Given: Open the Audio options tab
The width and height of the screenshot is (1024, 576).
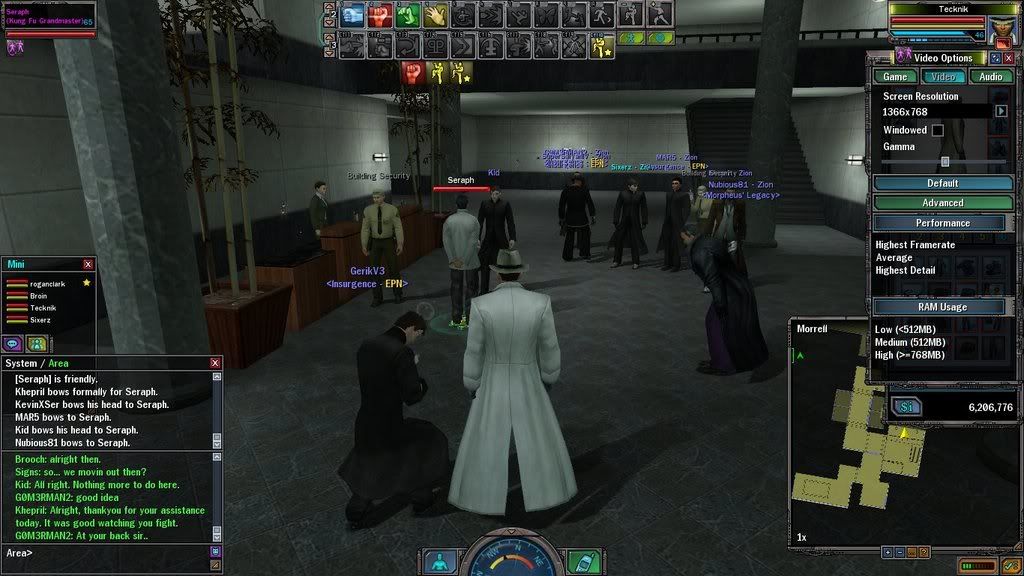Looking at the screenshot, I should coord(990,76).
